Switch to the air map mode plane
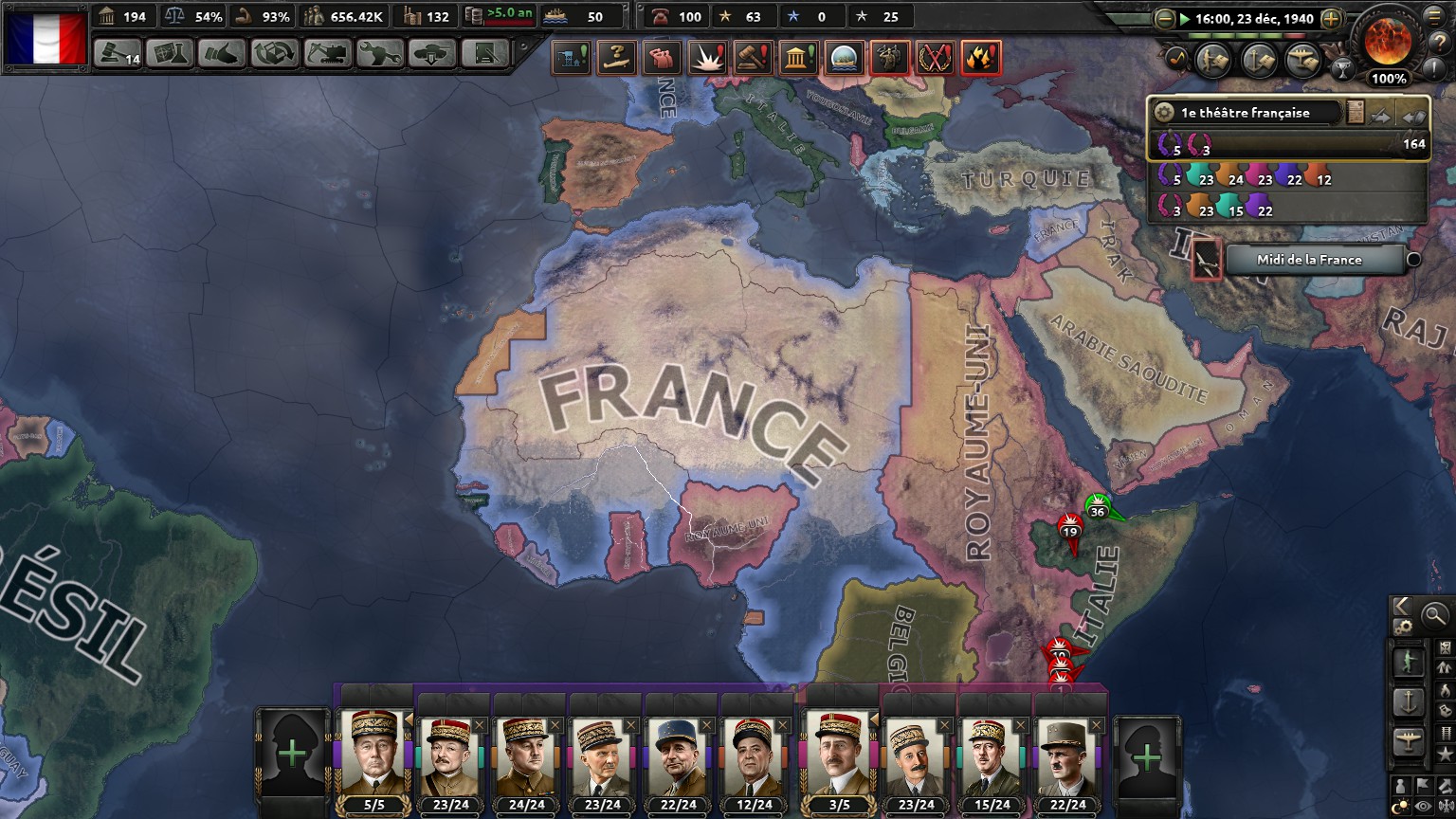Screen dimensions: 1456x819 (1408, 742)
